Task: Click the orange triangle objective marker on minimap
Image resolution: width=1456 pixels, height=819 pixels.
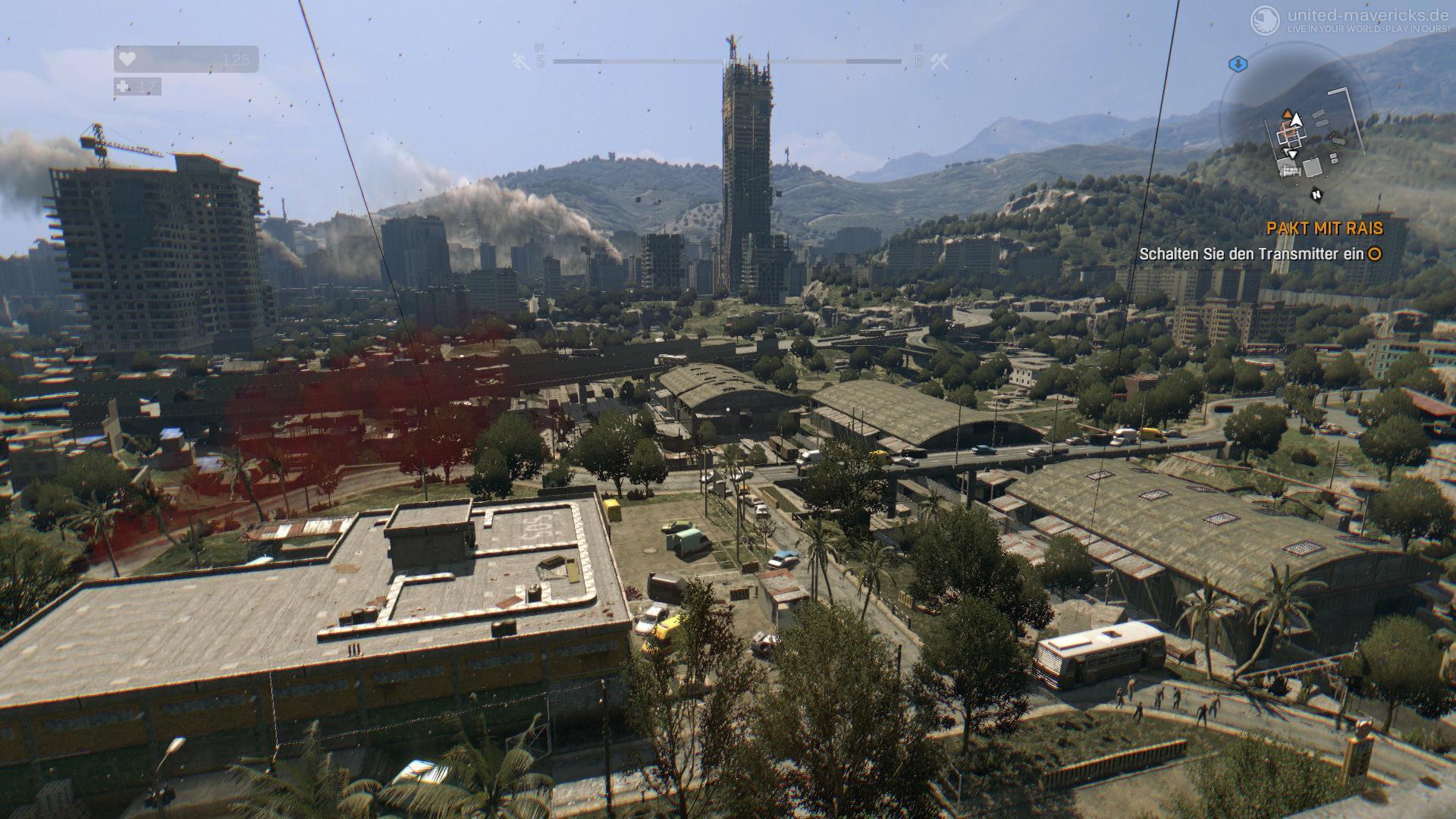Action: click(x=1286, y=115)
